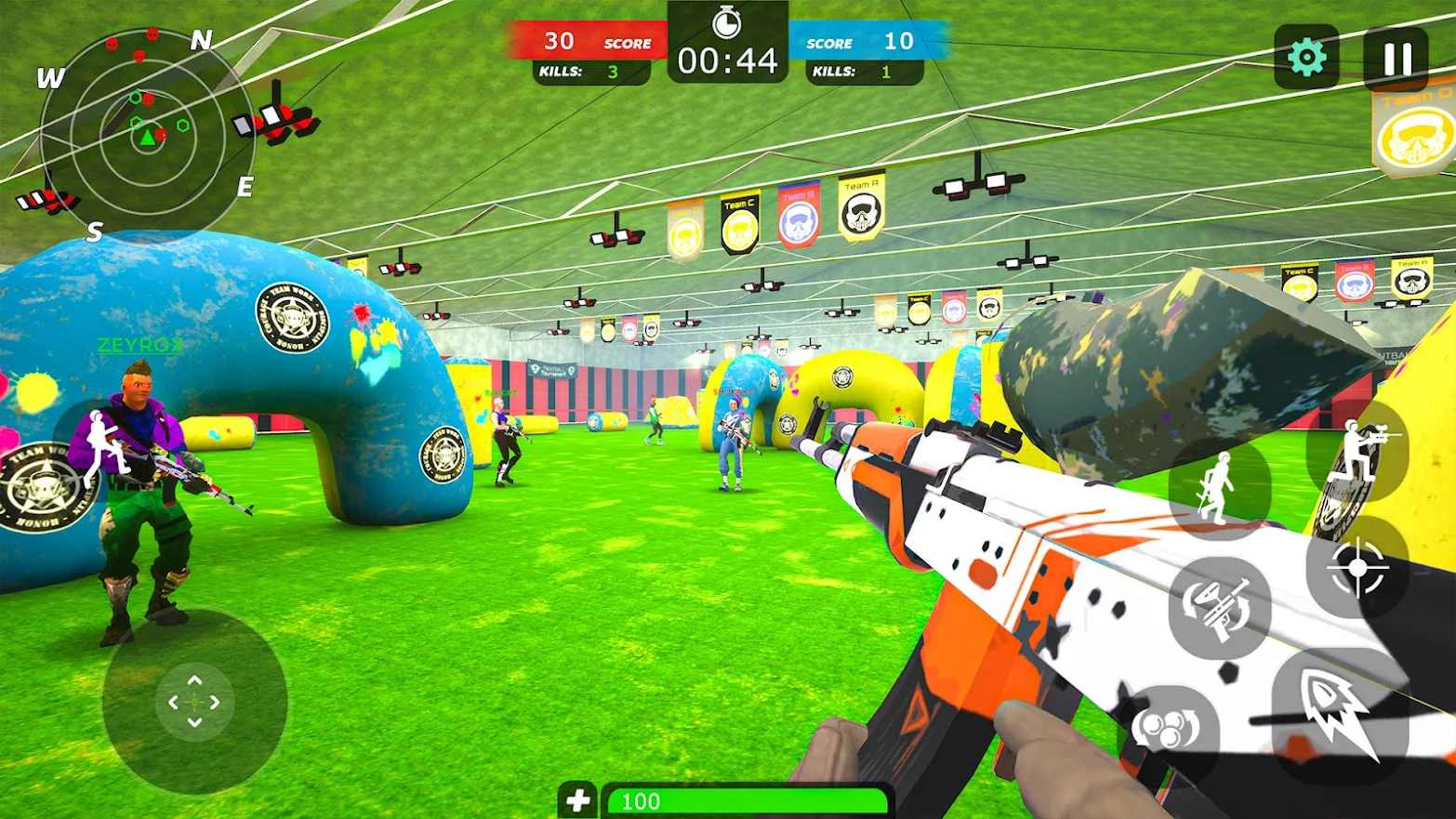Tap the red team score banner

(x=593, y=41)
